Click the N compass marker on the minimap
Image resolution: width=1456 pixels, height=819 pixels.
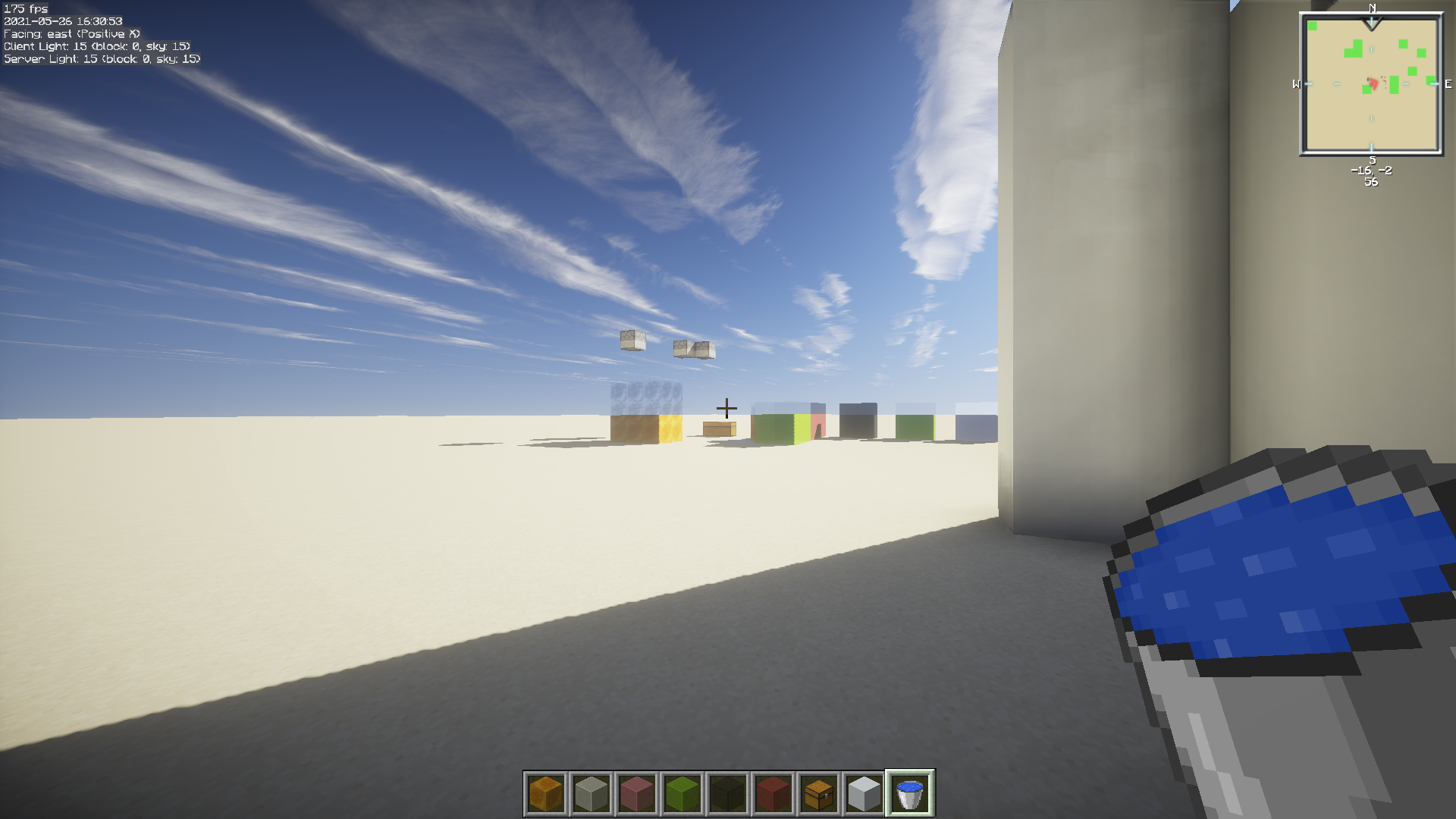1371,10
